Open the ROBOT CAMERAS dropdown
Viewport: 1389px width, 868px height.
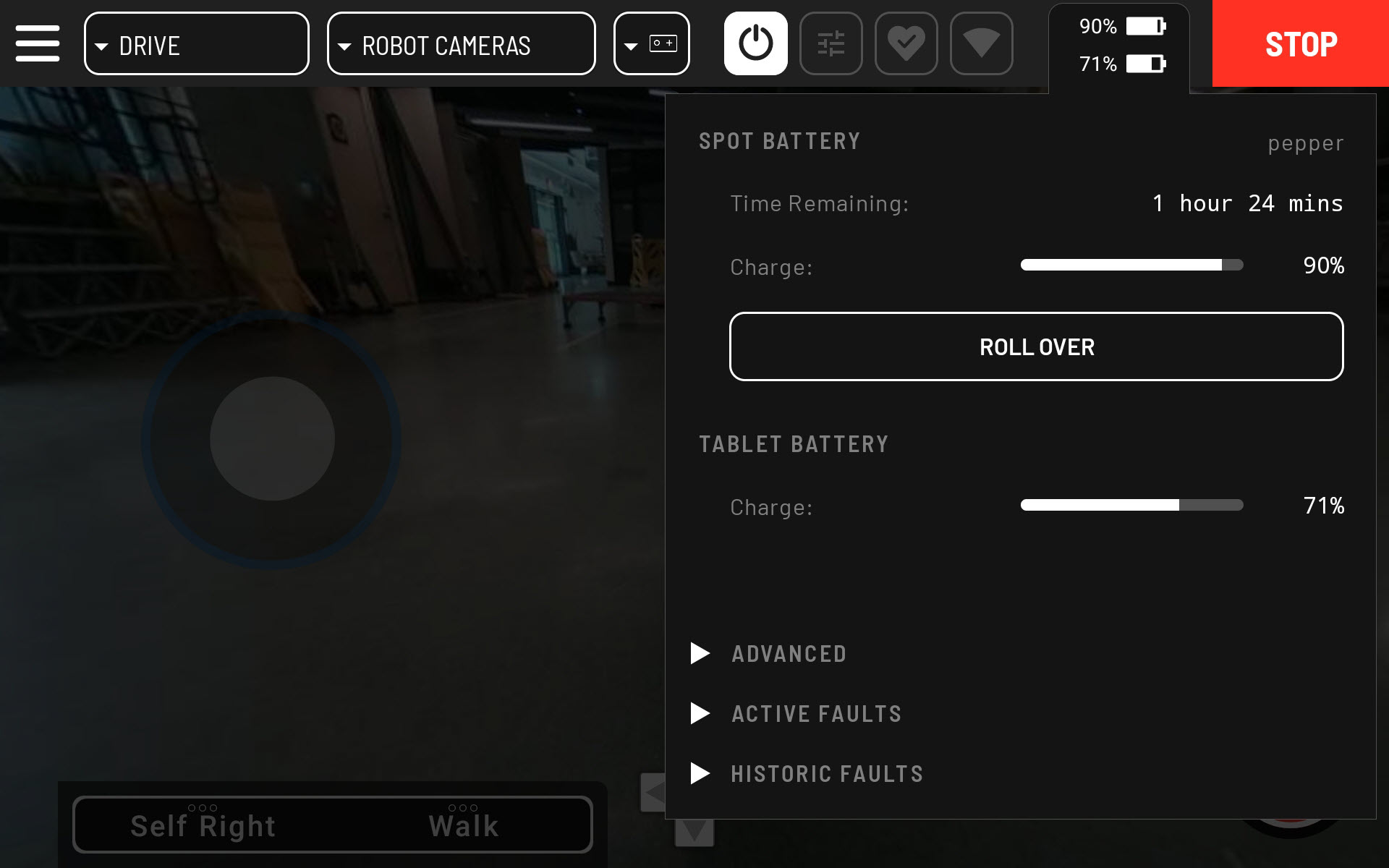tap(461, 43)
